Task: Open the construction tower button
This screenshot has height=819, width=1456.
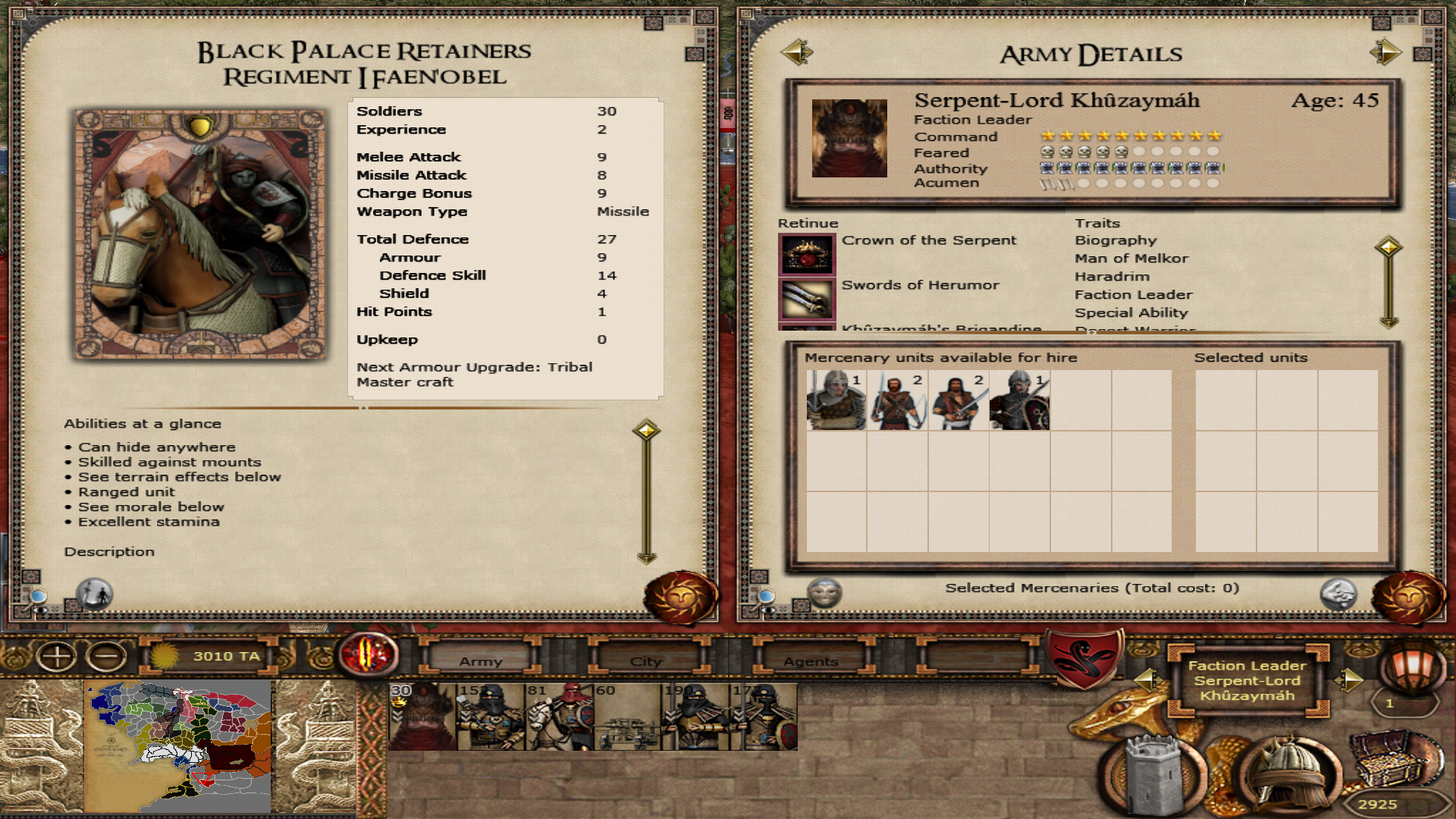Action: 1154,773
